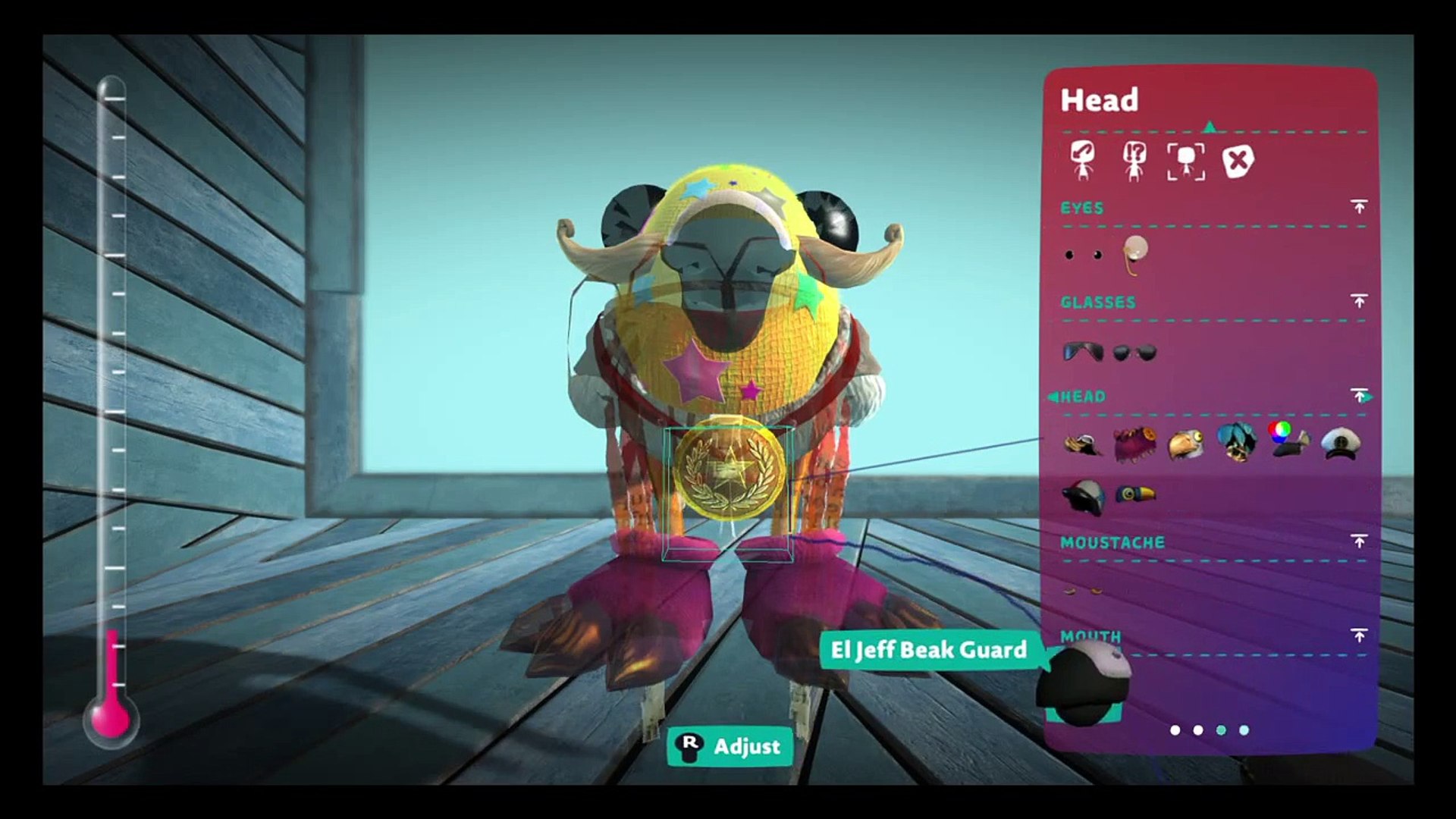This screenshot has height=819, width=1456.
Task: Click the sackboy with question mark icon
Action: [x=1134, y=161]
